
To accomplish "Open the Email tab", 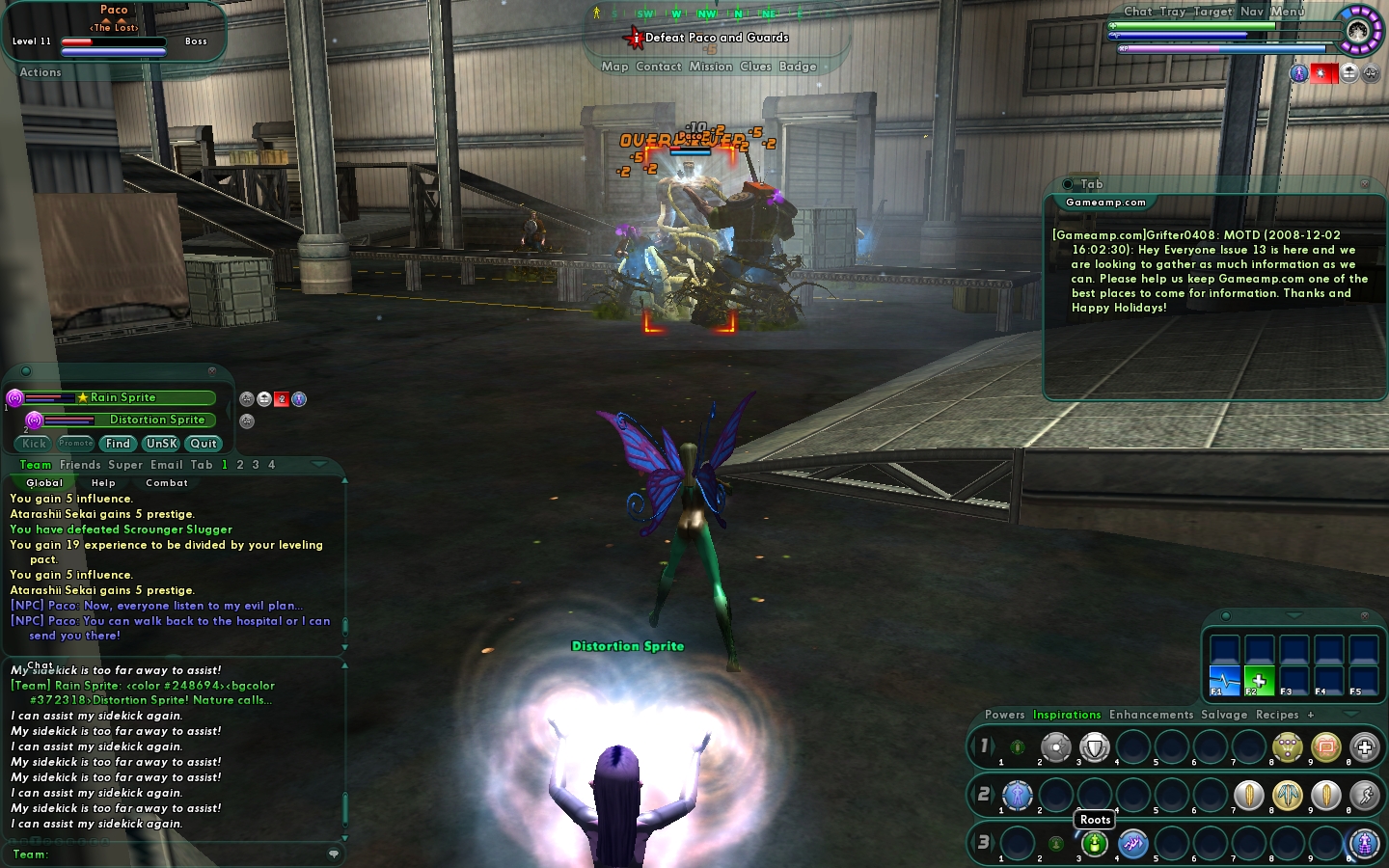I will pyautogui.click(x=166, y=465).
